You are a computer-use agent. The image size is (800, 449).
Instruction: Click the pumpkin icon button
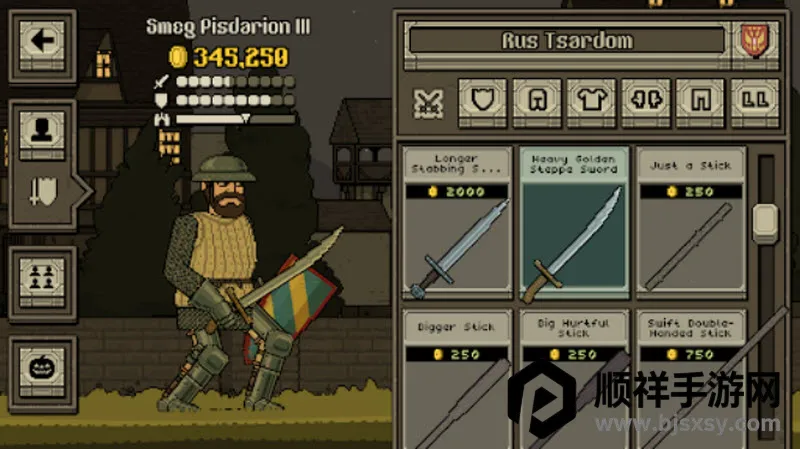click(42, 367)
